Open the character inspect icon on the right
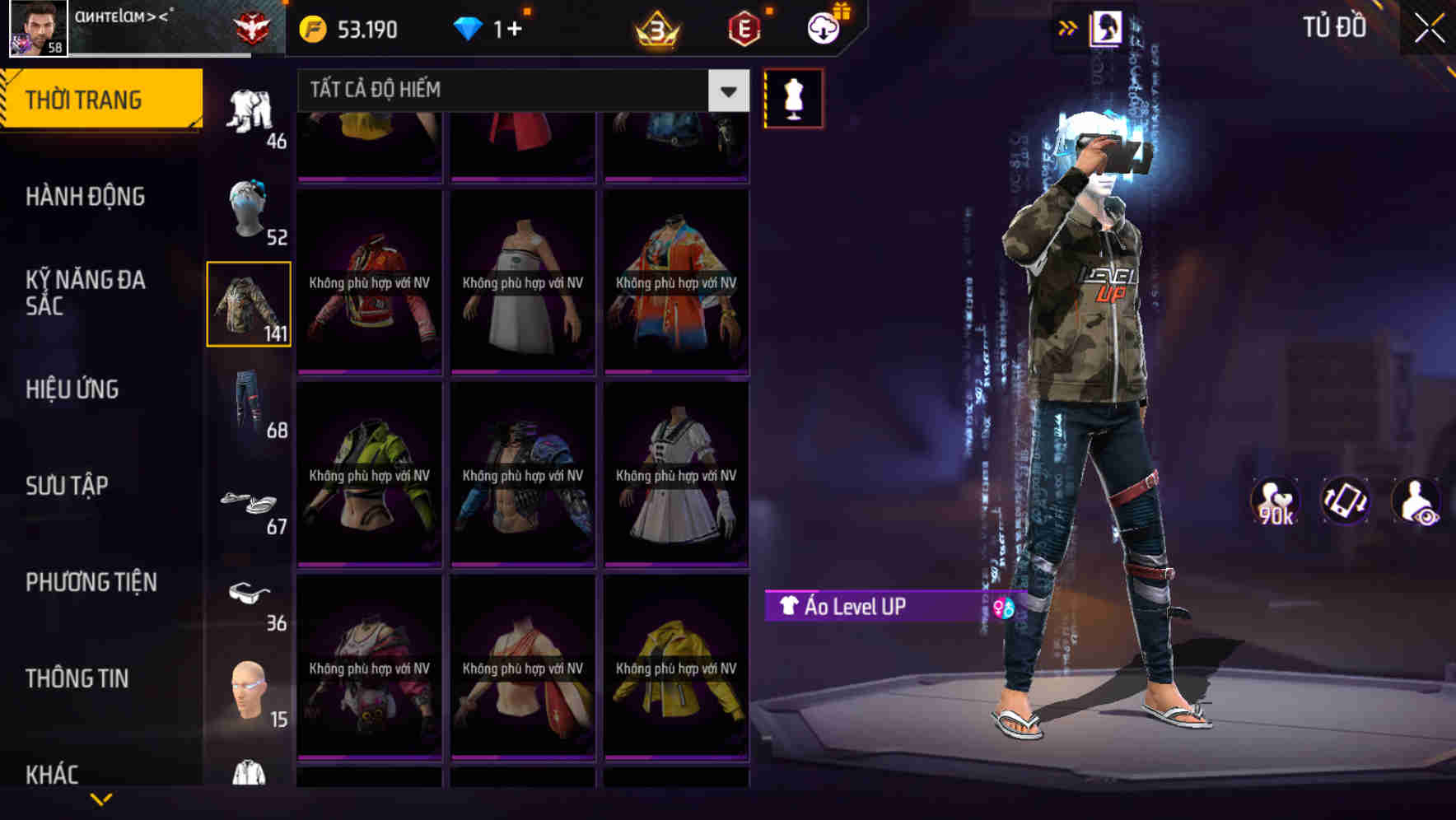The image size is (1456, 820). 1418,500
